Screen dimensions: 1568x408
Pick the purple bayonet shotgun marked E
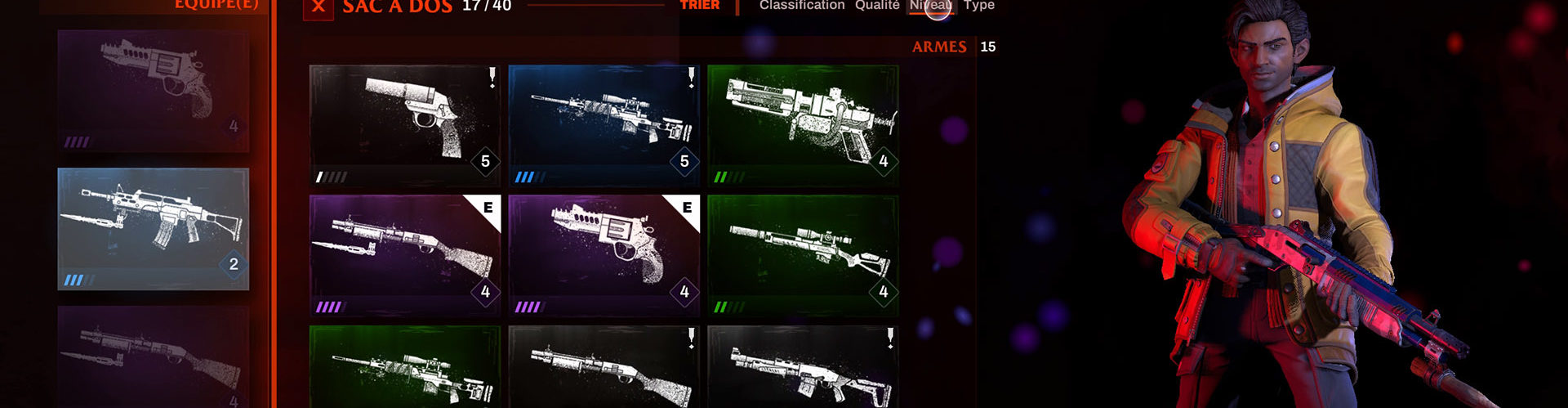pyautogui.click(x=405, y=255)
